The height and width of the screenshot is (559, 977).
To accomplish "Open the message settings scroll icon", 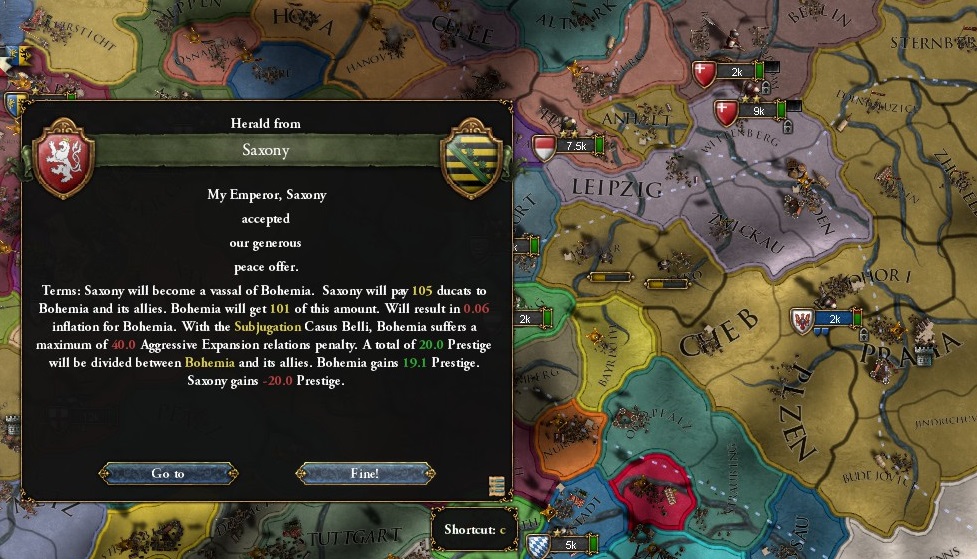I will pos(496,486).
